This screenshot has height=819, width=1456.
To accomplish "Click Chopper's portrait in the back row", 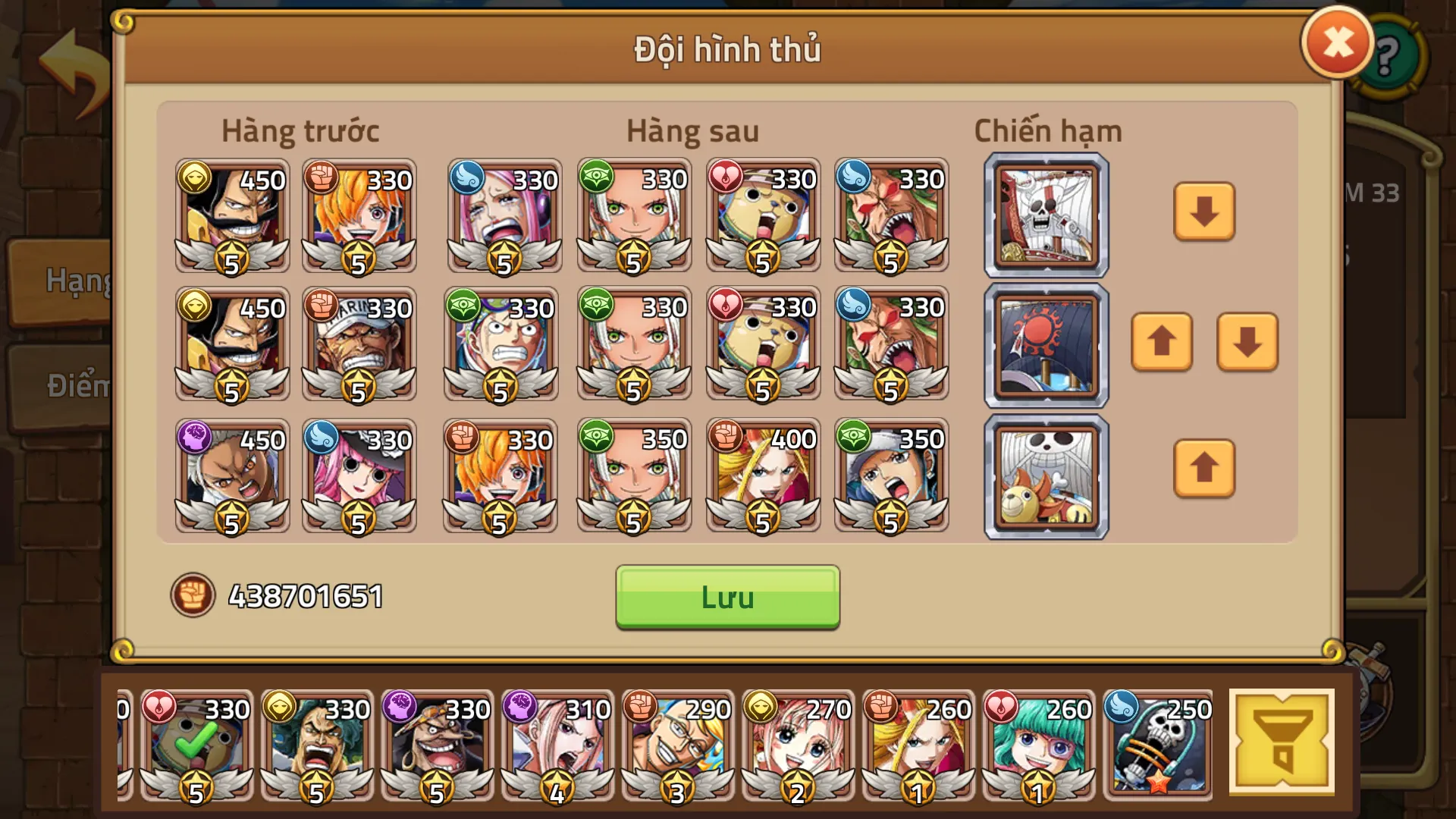I will [x=762, y=218].
